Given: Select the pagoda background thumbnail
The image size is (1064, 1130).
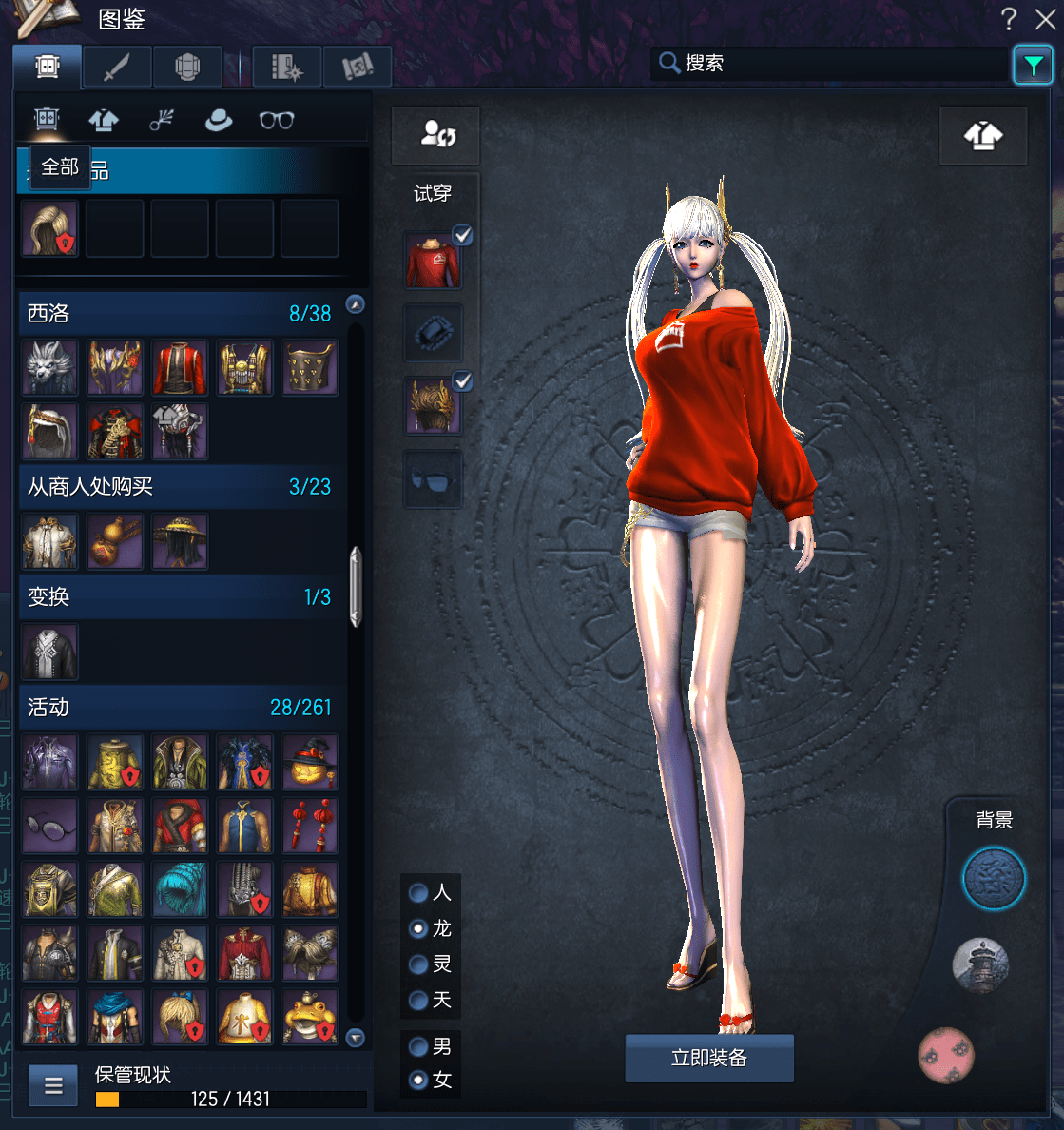Looking at the screenshot, I should [980, 964].
